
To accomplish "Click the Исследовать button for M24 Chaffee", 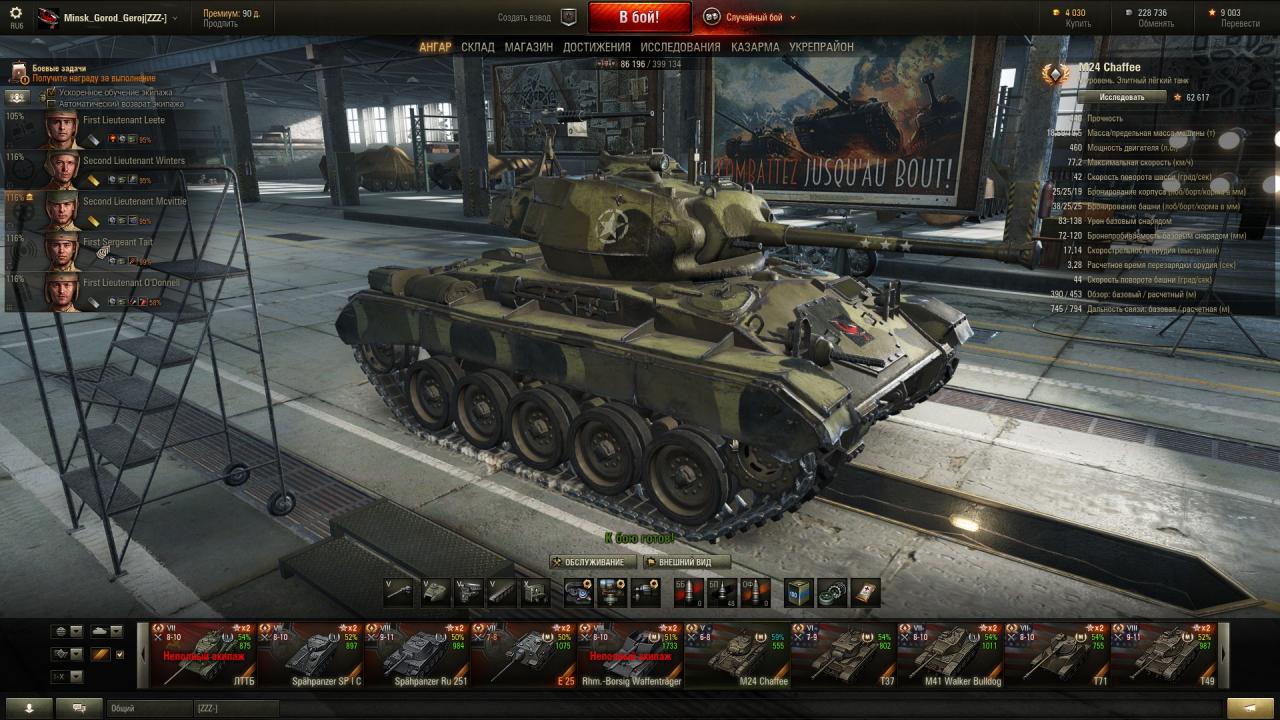I will [x=1122, y=97].
